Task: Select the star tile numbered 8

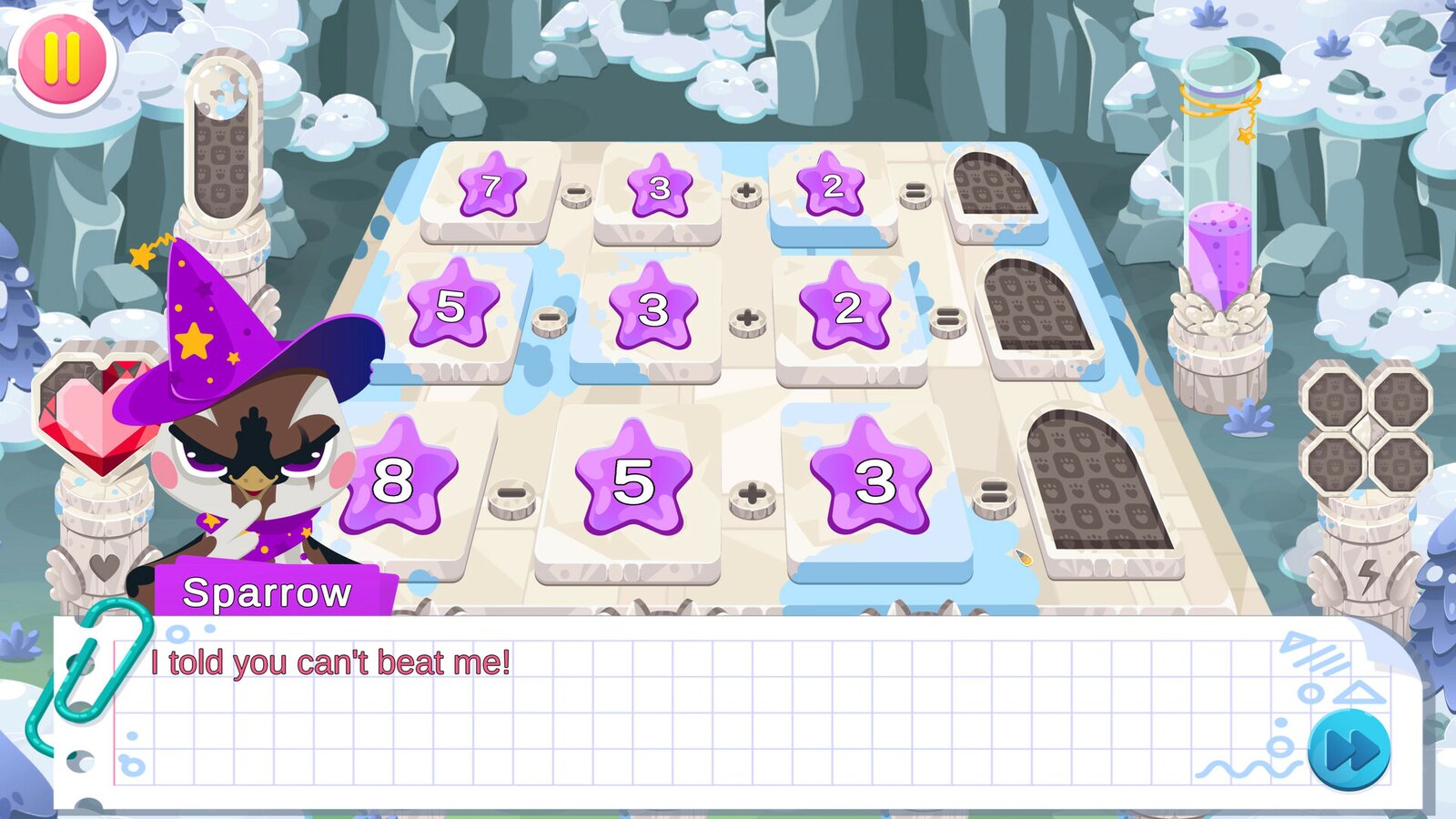Action: tap(395, 480)
